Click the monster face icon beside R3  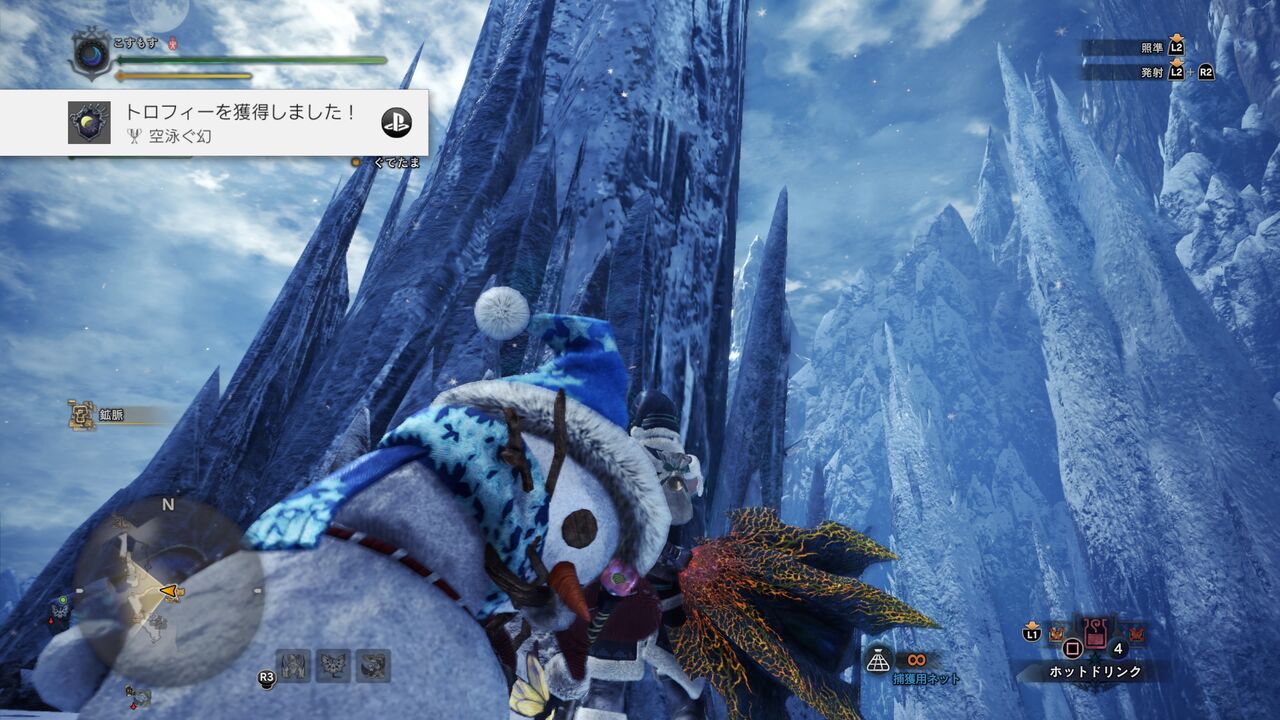coord(294,666)
